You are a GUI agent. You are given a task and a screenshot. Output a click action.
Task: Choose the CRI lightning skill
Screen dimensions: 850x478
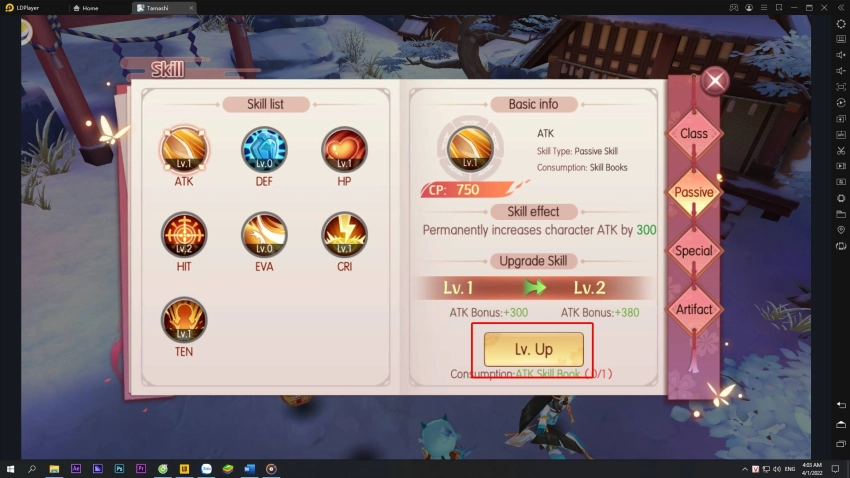point(344,235)
